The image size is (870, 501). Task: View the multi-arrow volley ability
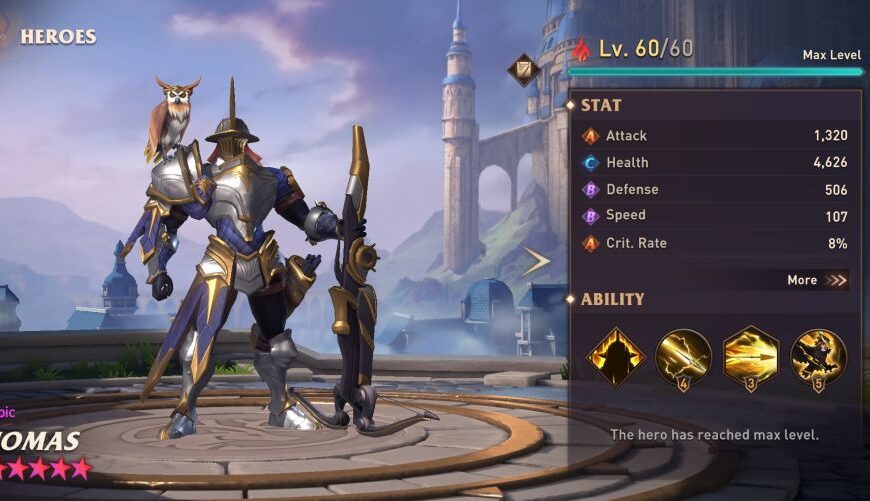(x=751, y=356)
